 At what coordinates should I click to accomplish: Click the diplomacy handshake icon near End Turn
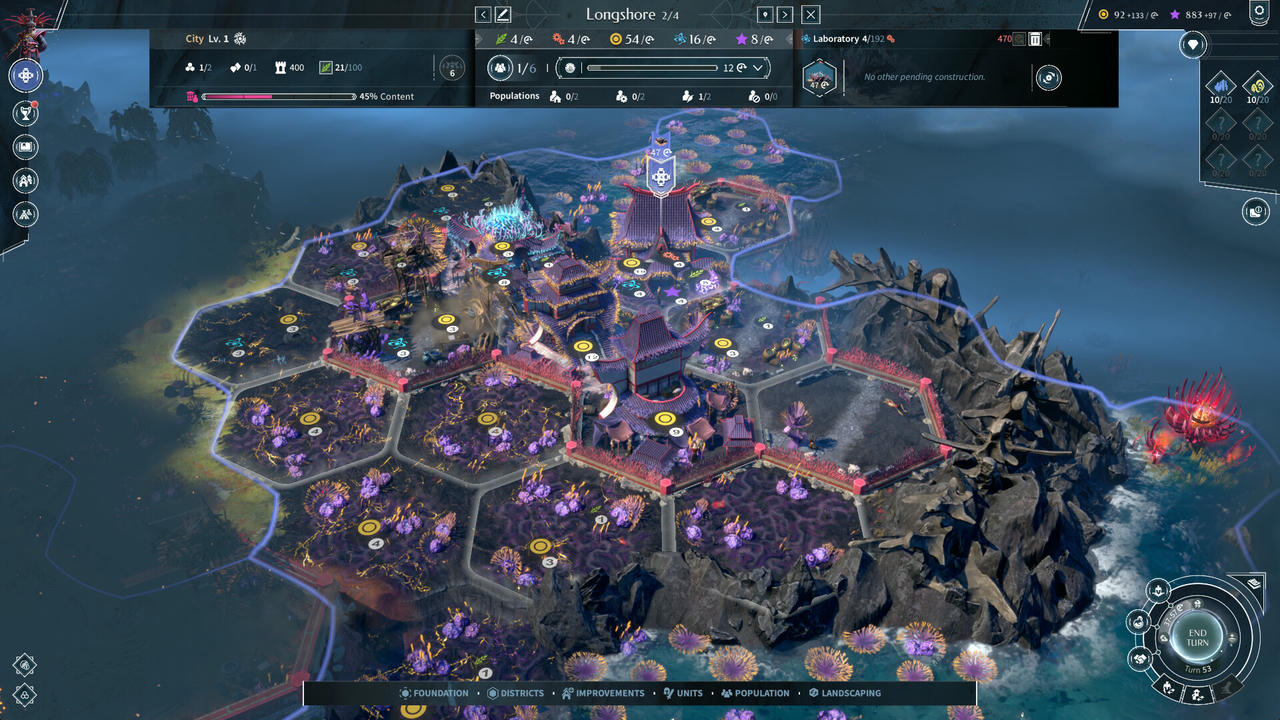[1141, 657]
